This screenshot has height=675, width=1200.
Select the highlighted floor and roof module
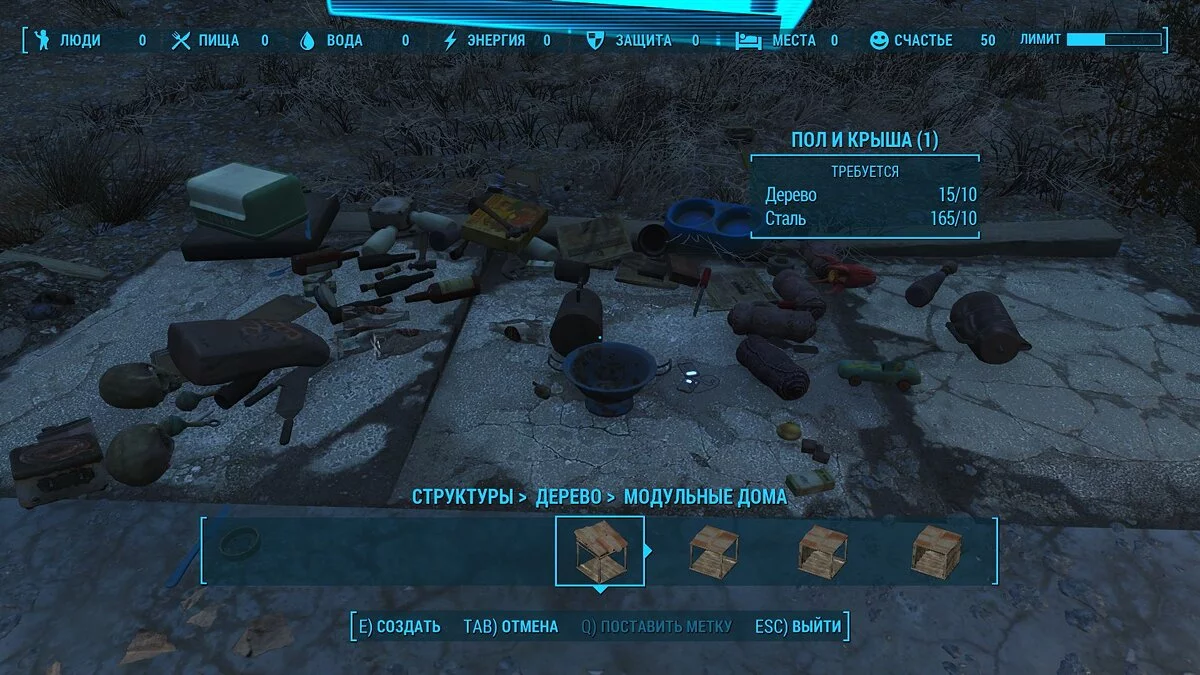click(x=599, y=551)
